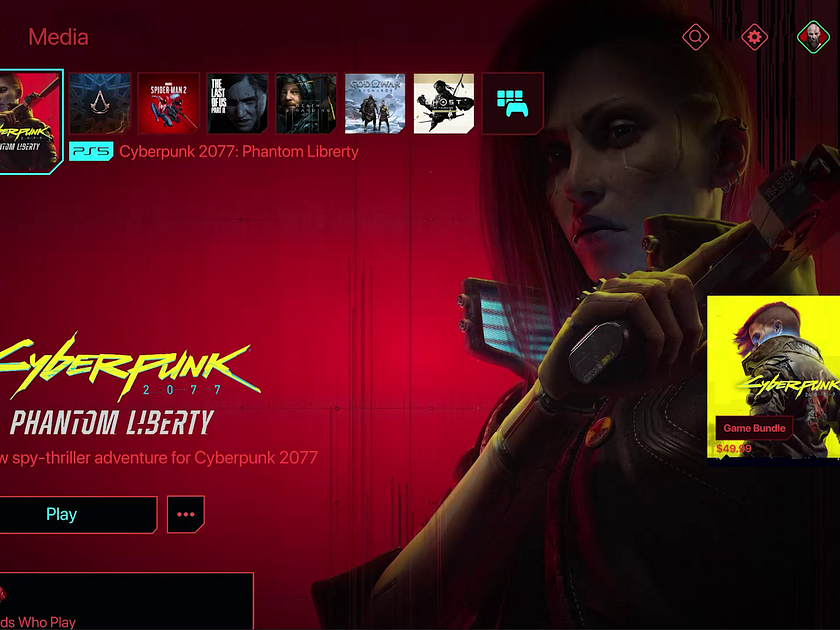This screenshot has width=840, height=630.
Task: Select the Cyberpunk 2077 Phantom Liberty tile
Action: (30, 120)
